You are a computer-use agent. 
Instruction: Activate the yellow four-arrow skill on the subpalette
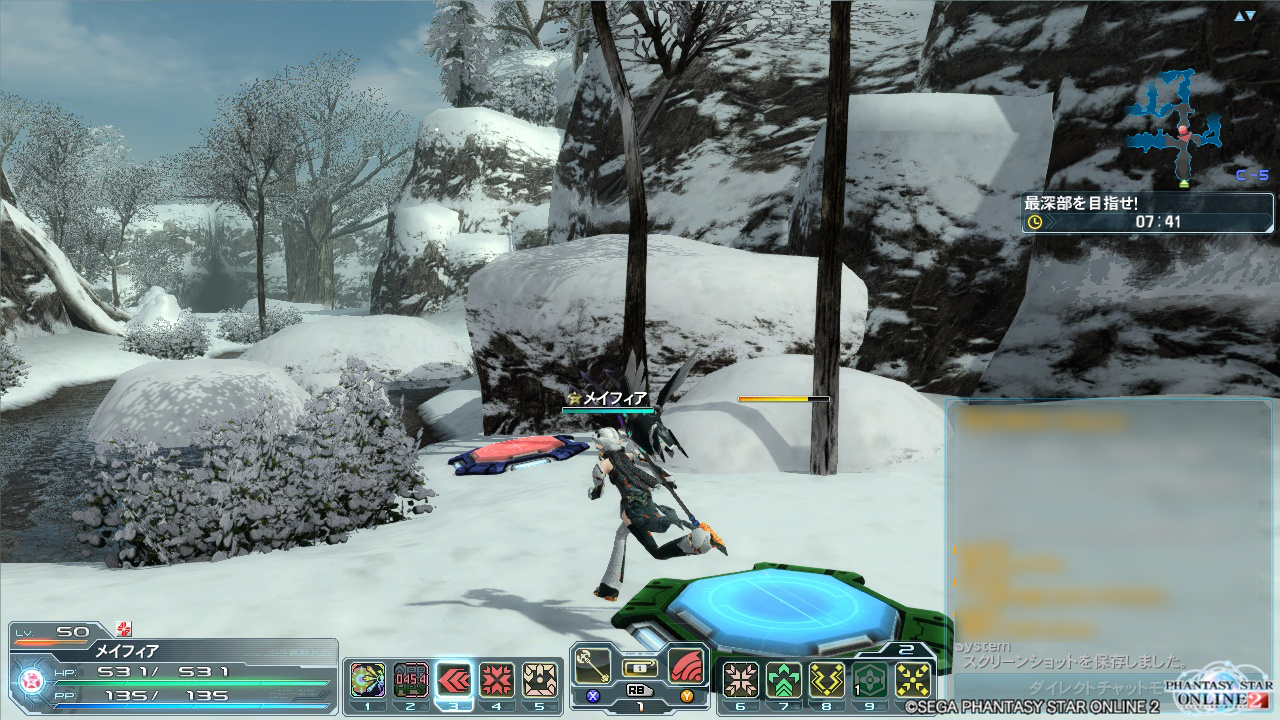tap(913, 680)
